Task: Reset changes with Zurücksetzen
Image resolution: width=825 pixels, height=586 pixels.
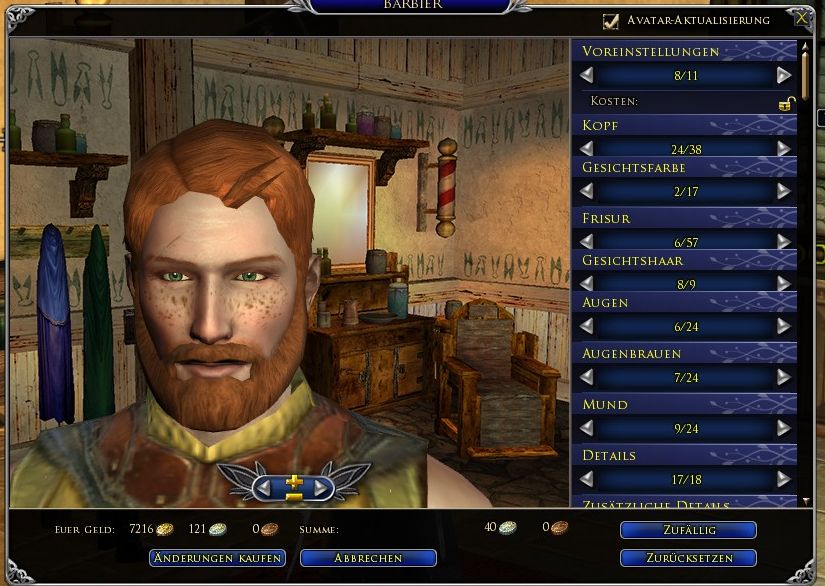Action: pos(687,558)
